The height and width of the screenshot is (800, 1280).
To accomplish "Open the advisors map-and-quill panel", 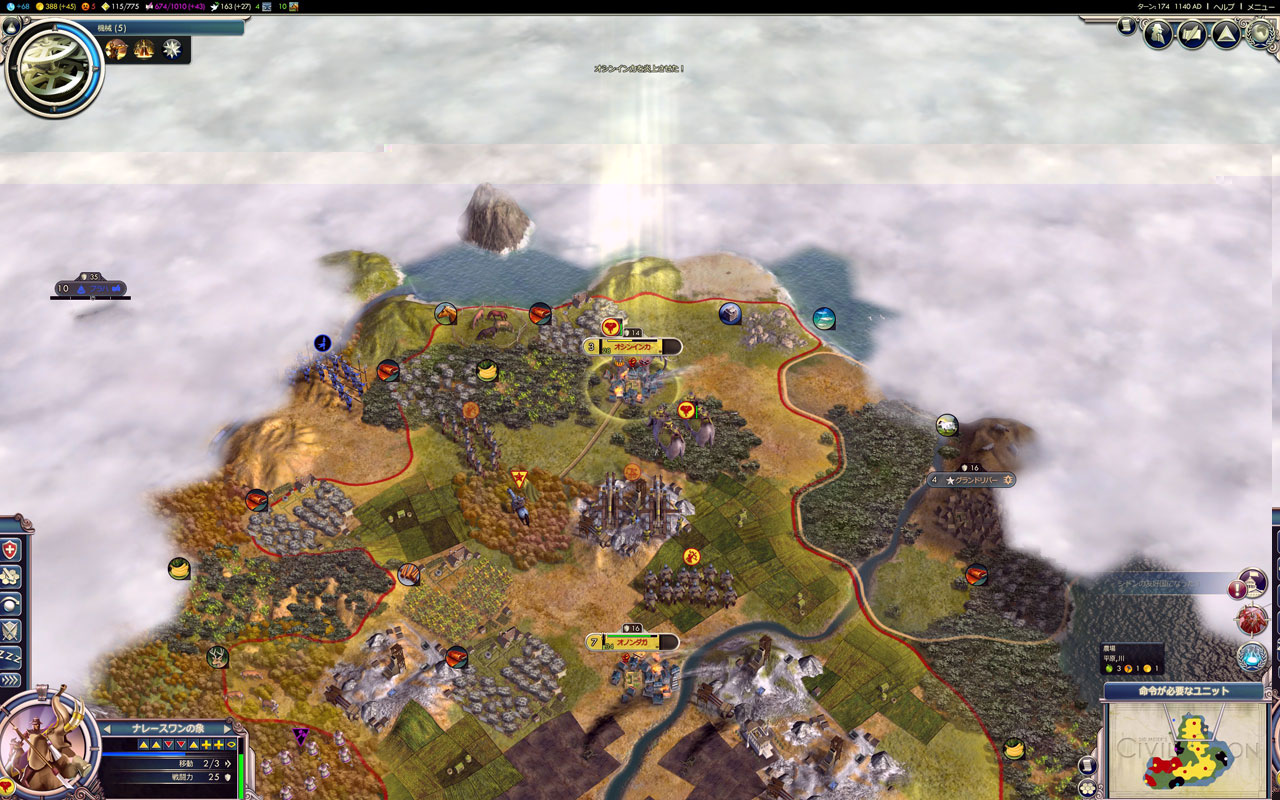I will [x=1192, y=35].
